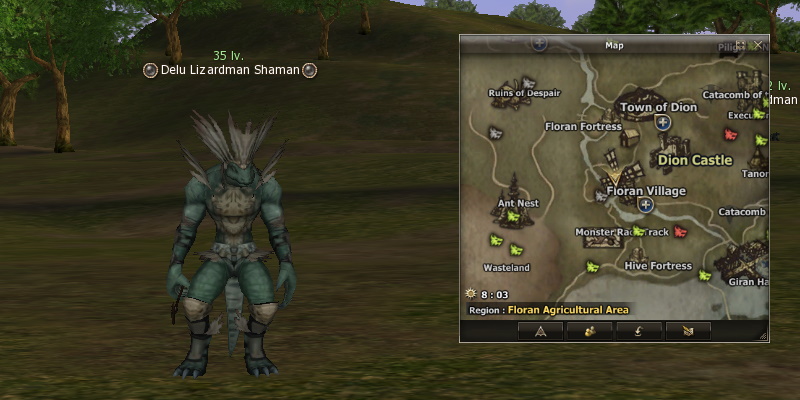Select Town of Dion on the map
This screenshot has height=400, width=800.
657,107
